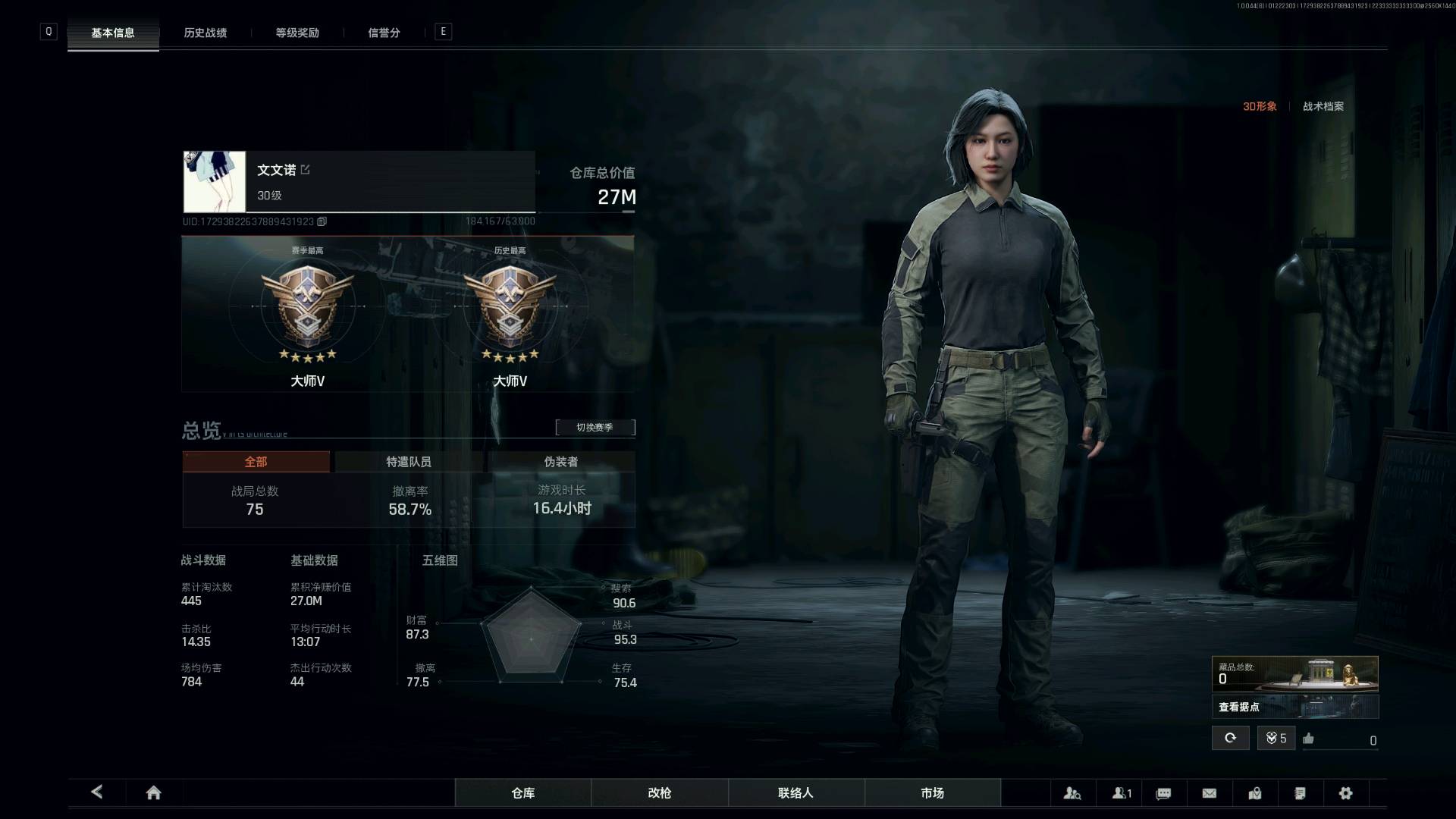Click the edit icon beside 文文诺

click(x=305, y=169)
